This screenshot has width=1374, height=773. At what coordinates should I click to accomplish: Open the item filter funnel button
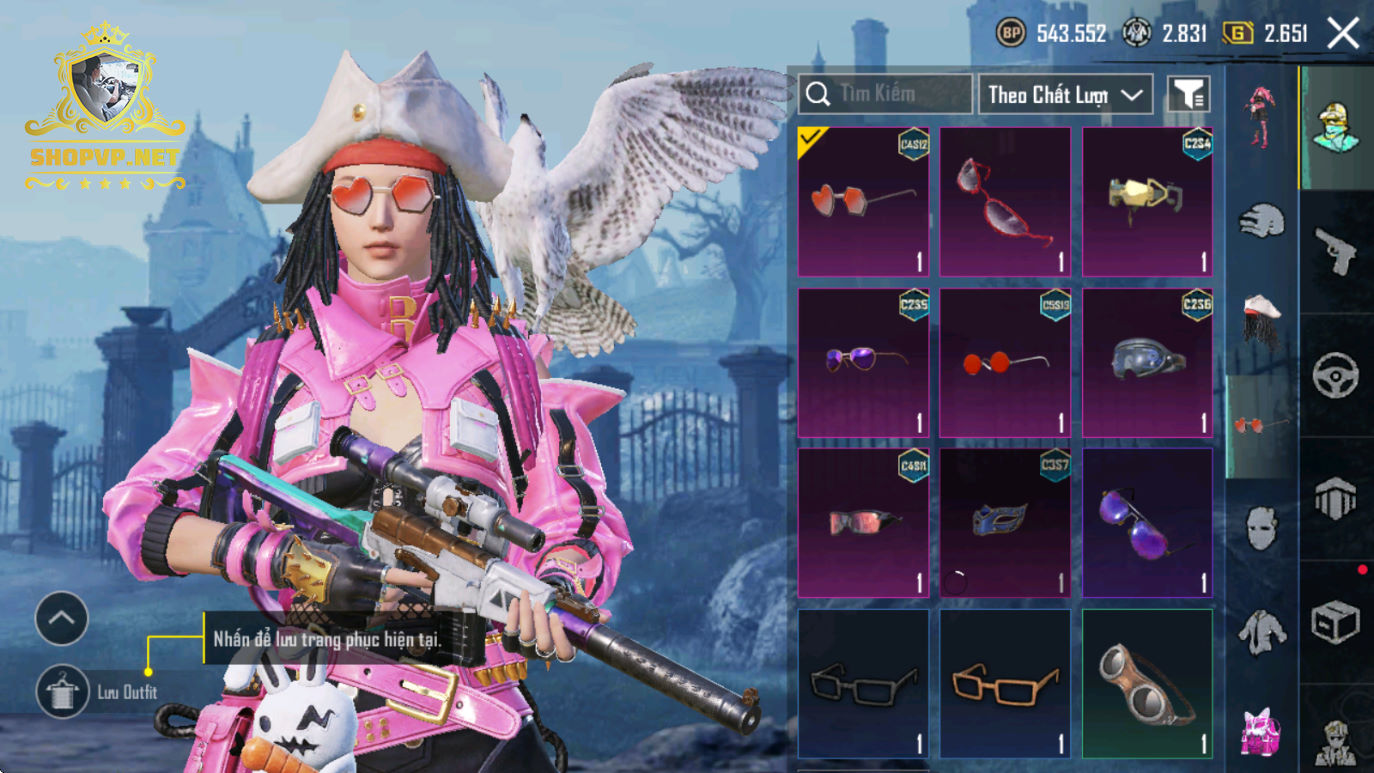pos(1188,94)
